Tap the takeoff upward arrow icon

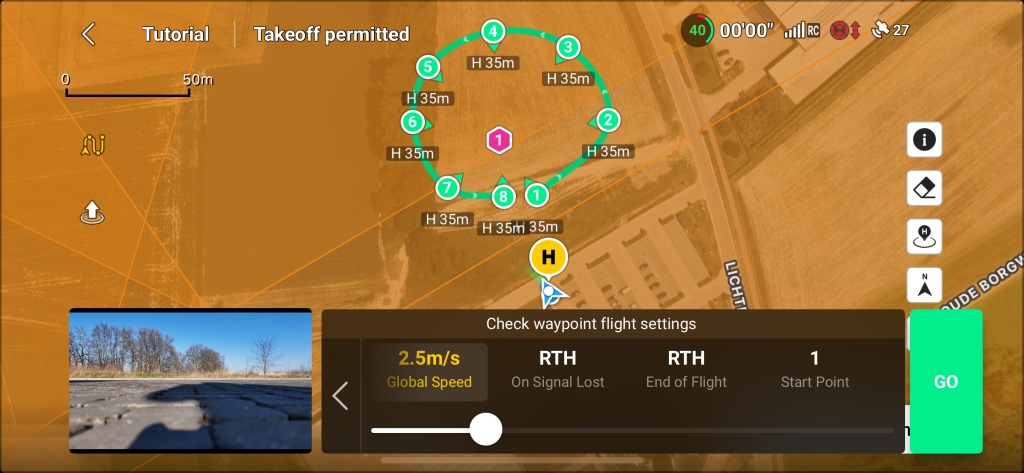(92, 212)
